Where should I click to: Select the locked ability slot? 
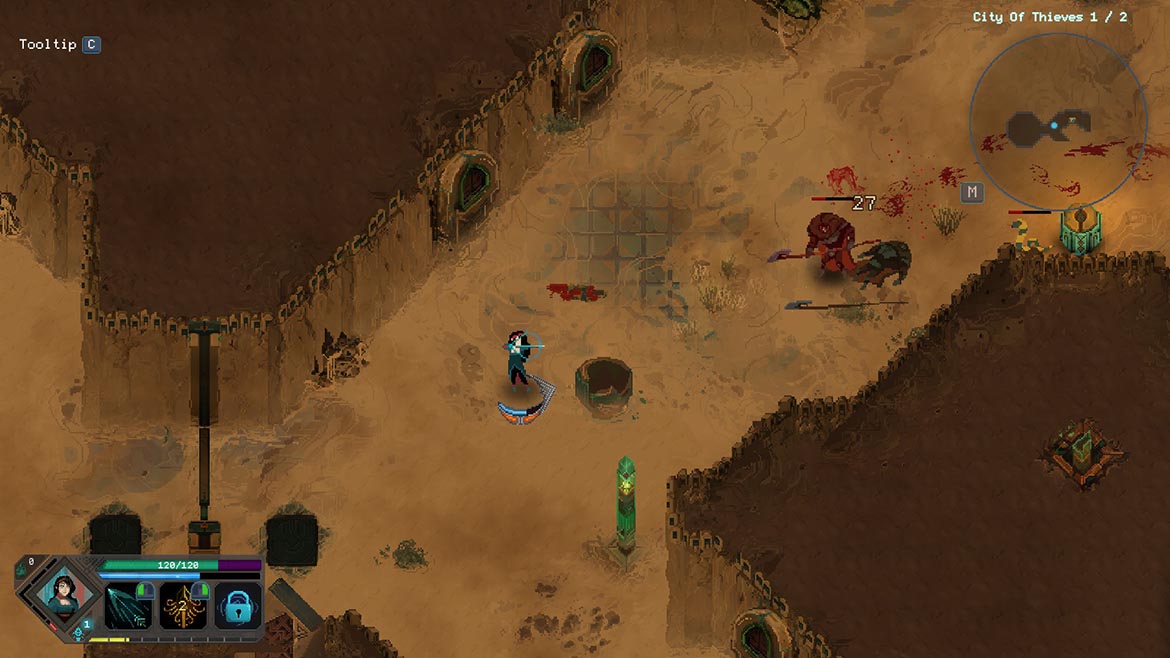coord(238,606)
